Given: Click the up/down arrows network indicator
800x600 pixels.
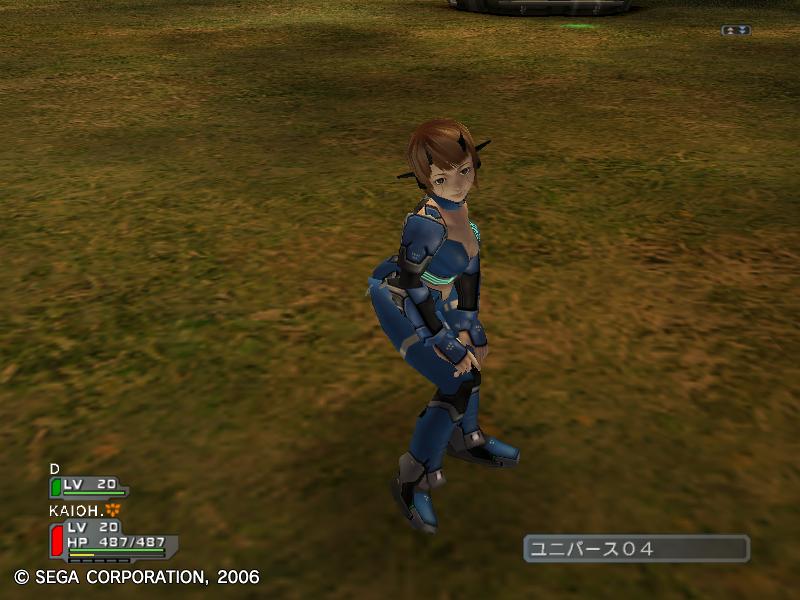Looking at the screenshot, I should [x=735, y=30].
